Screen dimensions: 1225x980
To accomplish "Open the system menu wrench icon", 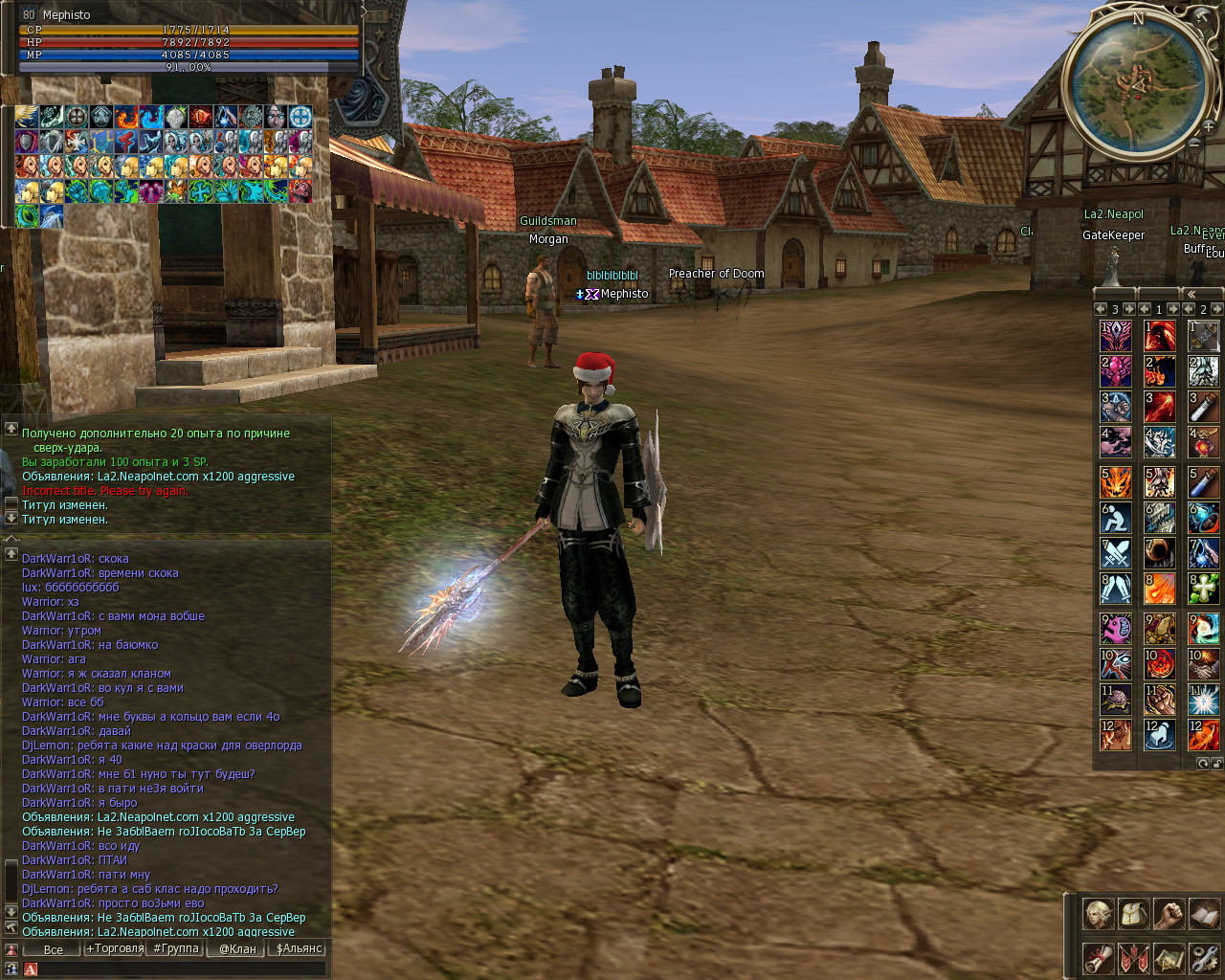I will point(1204,958).
